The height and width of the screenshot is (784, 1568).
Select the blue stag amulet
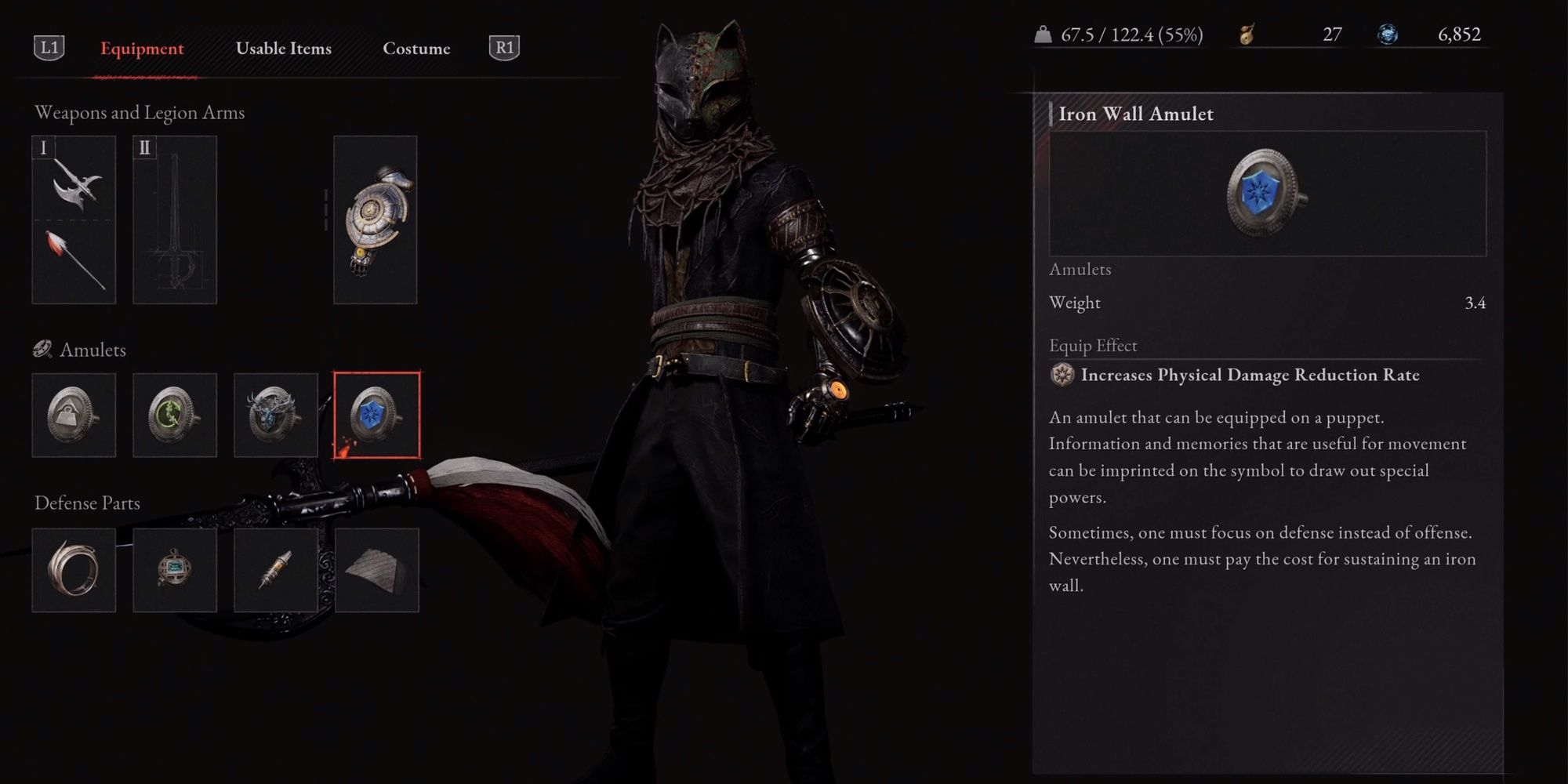[x=275, y=416]
